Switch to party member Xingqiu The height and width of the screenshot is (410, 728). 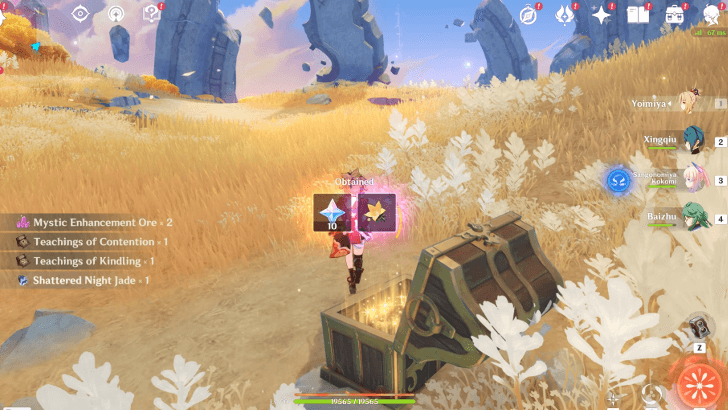click(x=689, y=142)
